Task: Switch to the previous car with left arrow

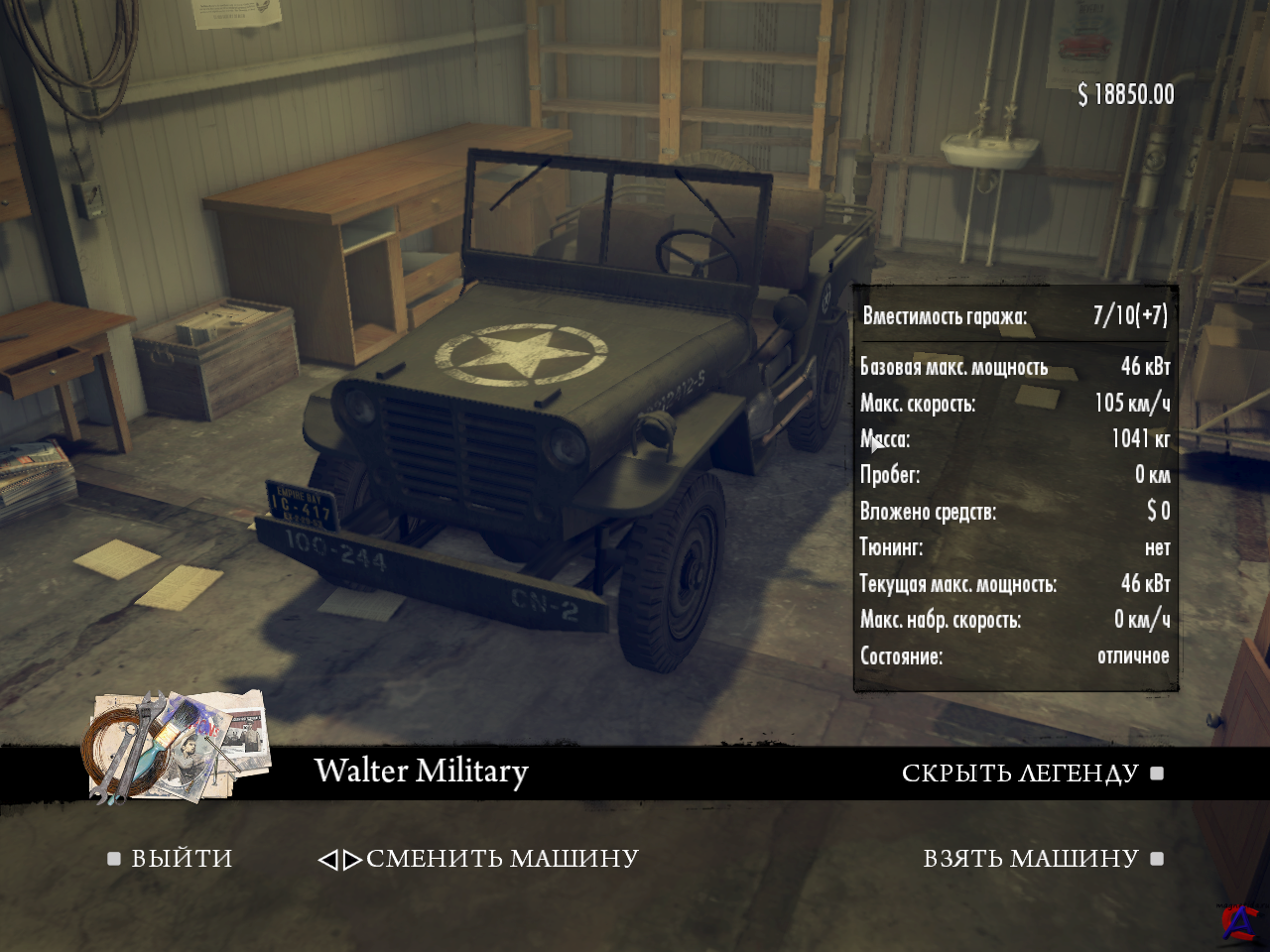Action: [327, 860]
